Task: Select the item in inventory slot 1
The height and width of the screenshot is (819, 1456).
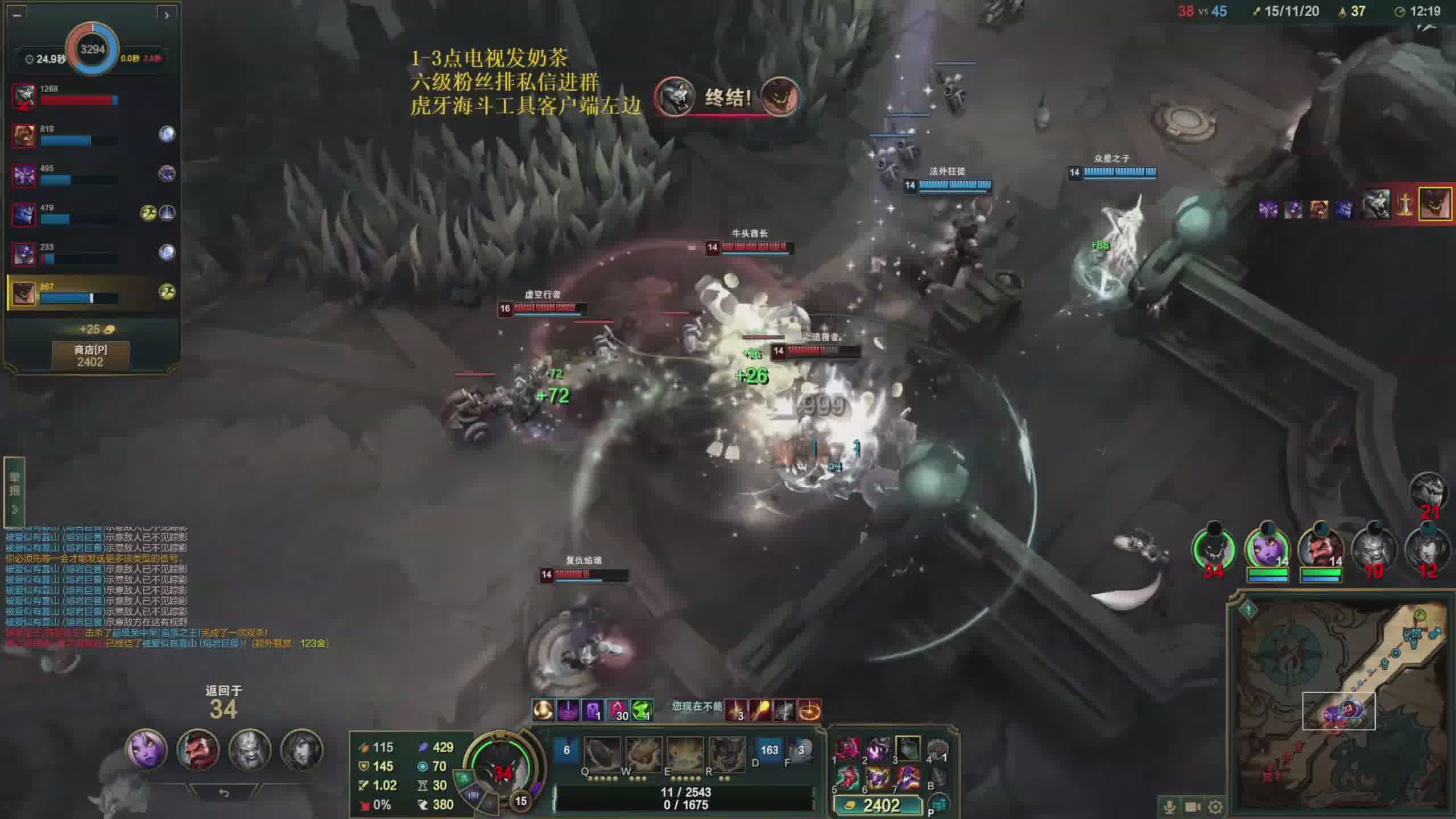Action: coord(847,750)
